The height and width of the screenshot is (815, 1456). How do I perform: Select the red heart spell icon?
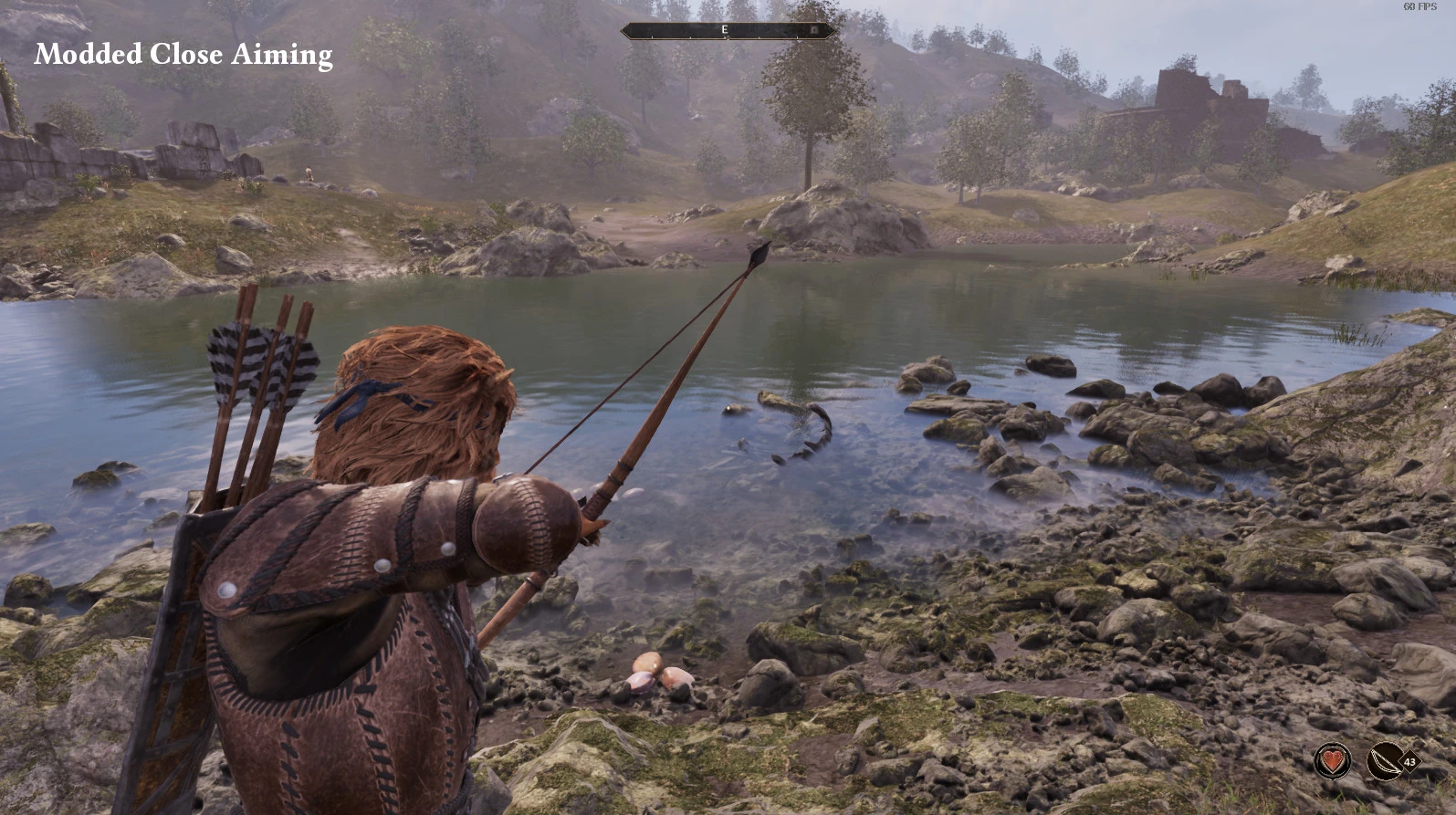(1333, 760)
